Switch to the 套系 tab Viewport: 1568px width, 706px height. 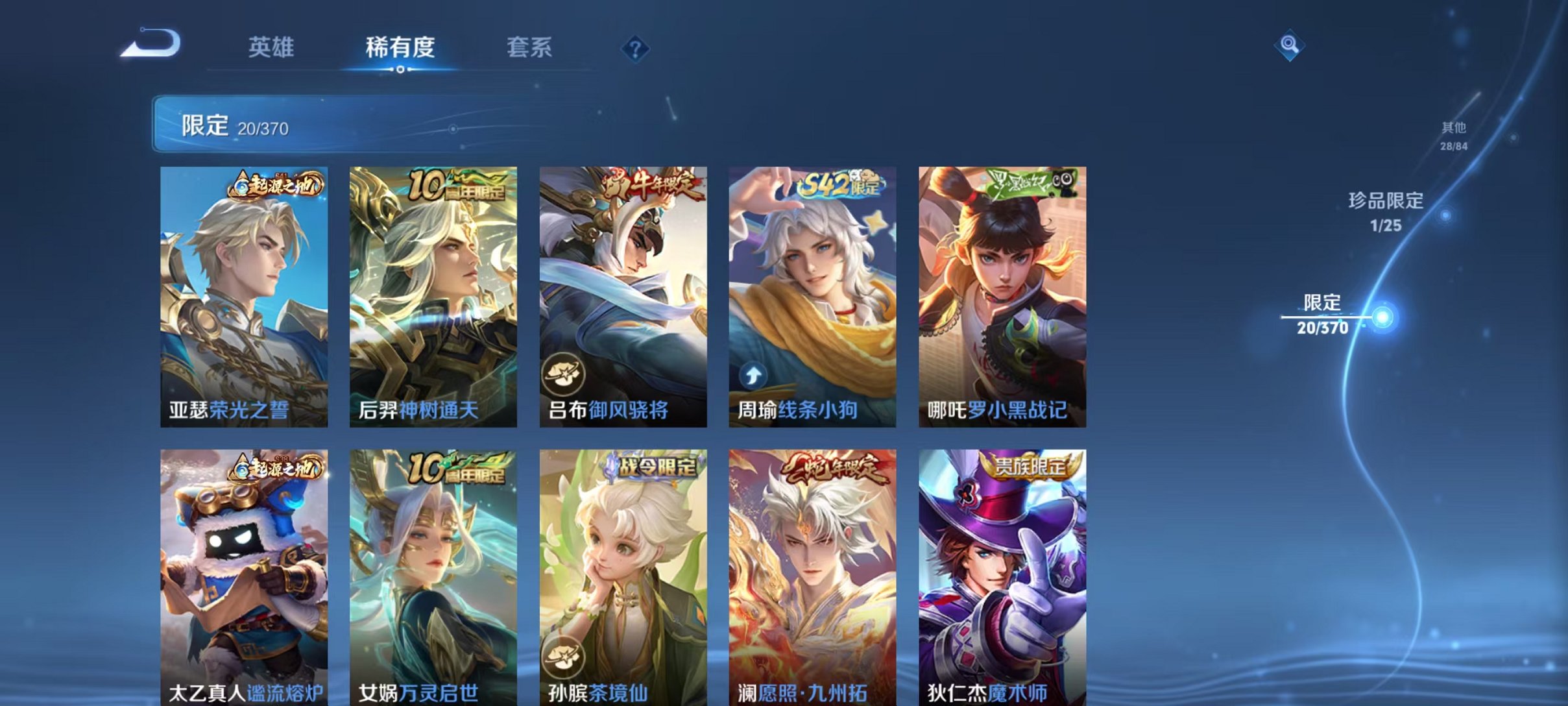tap(529, 47)
